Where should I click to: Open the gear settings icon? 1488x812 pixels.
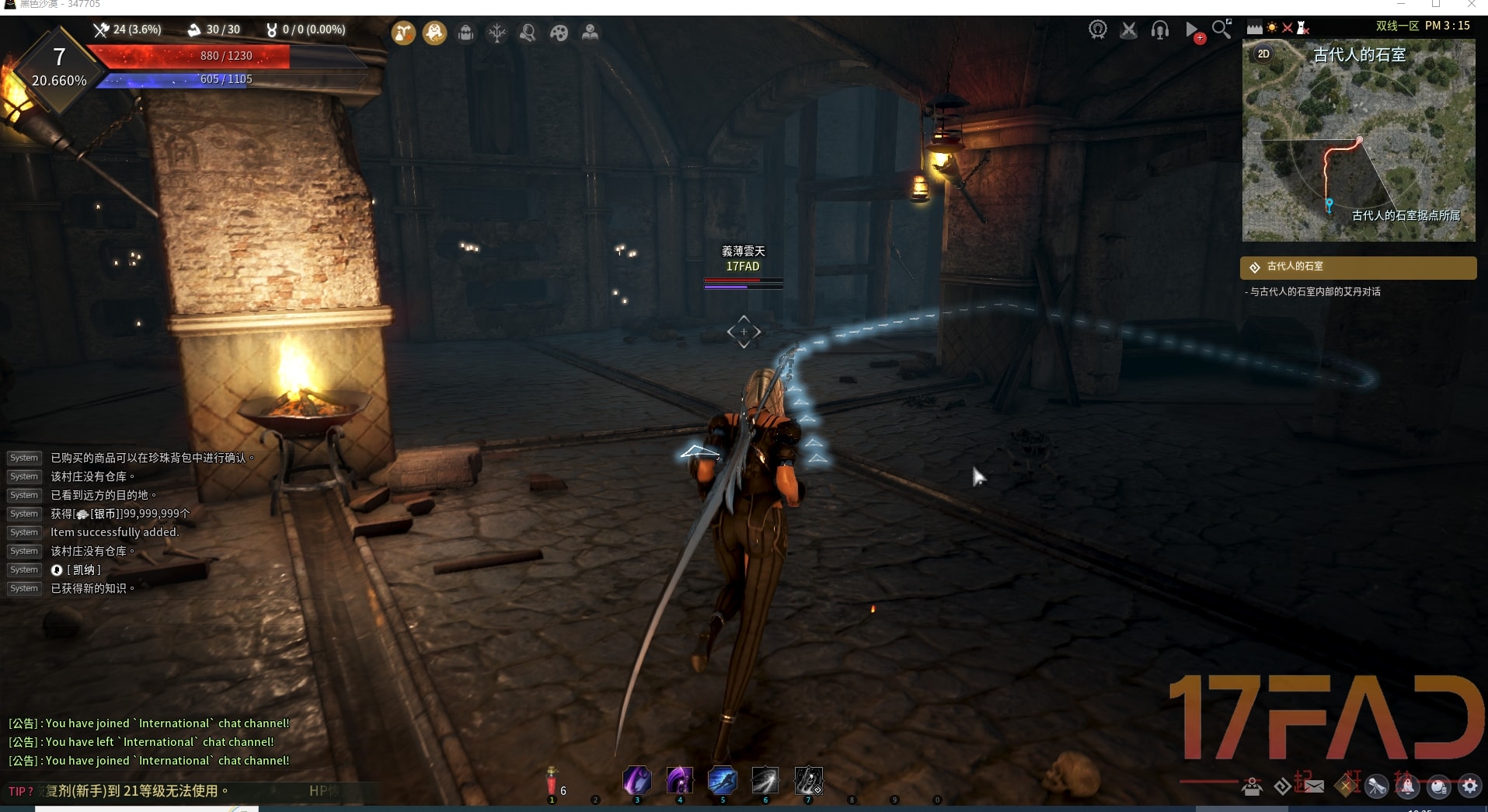click(1469, 786)
